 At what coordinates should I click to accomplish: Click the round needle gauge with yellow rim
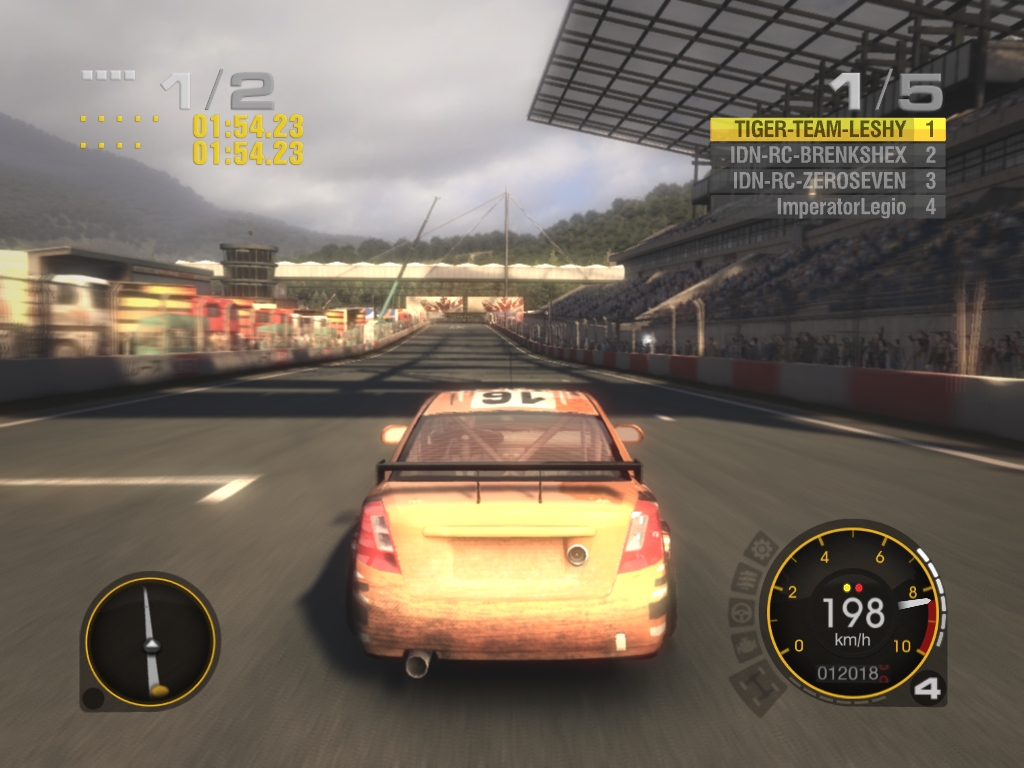click(150, 641)
